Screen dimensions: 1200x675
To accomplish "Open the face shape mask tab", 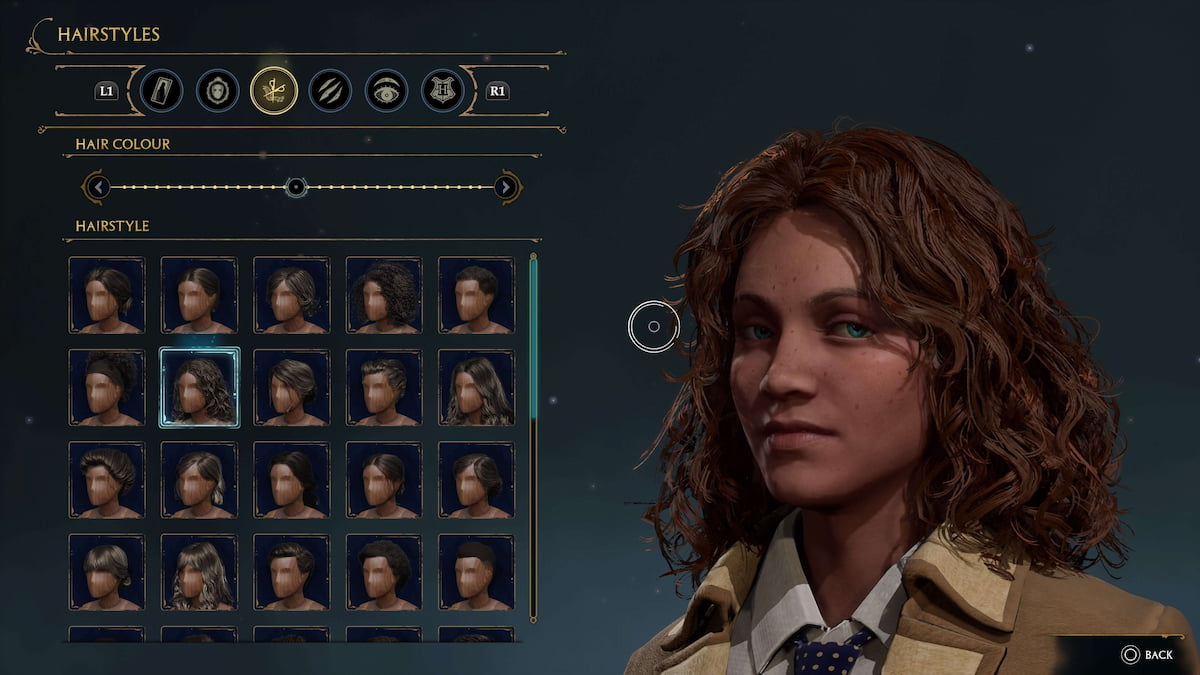I will pyautogui.click(x=217, y=91).
